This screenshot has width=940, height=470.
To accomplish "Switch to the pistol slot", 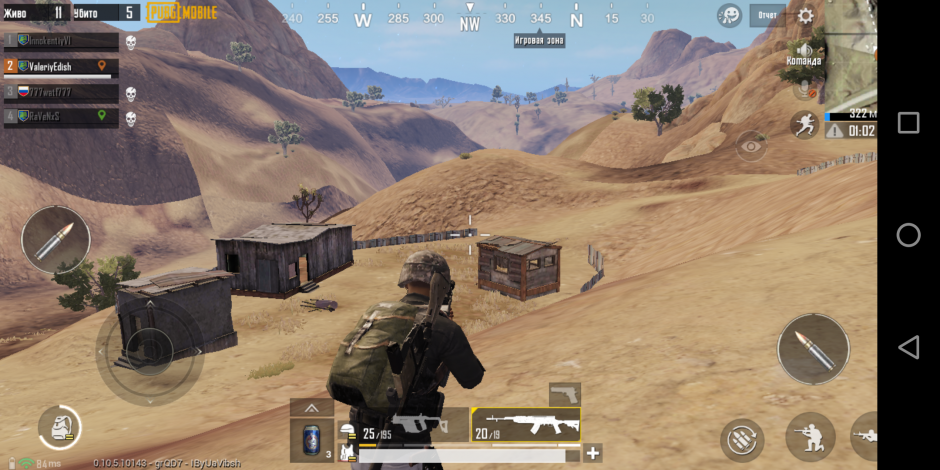I will [x=565, y=393].
